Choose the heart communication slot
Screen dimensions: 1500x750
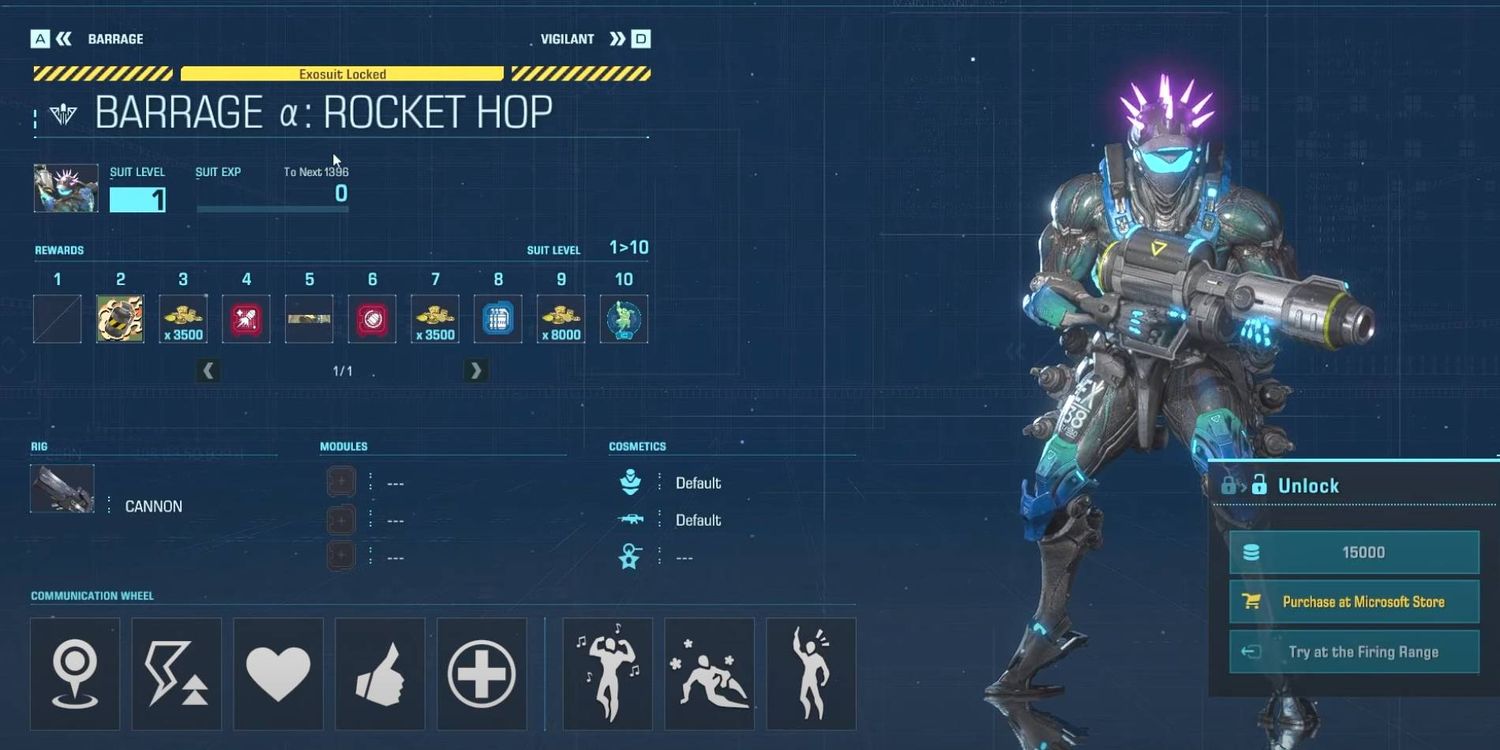(x=279, y=673)
